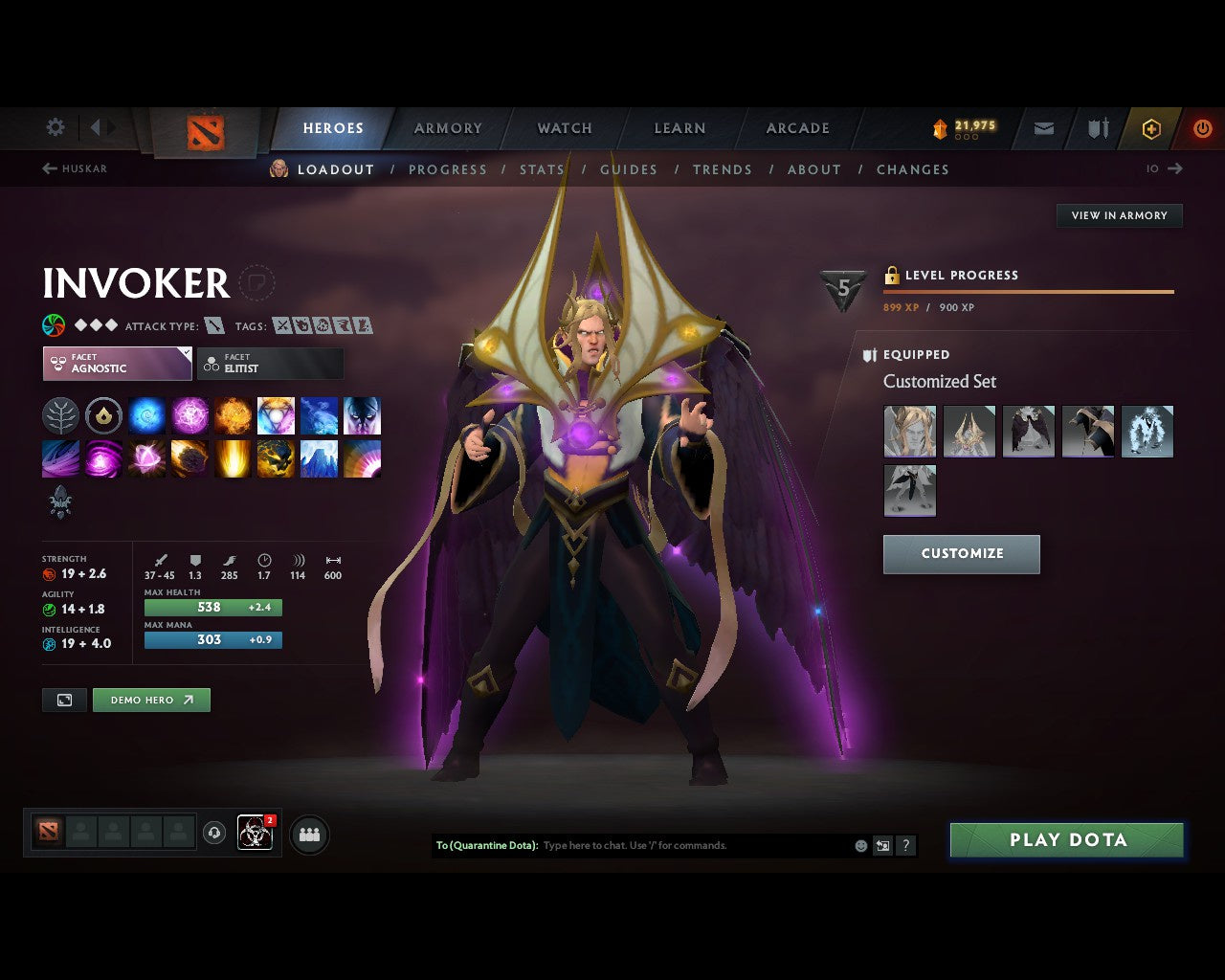Click the Aghanim's Scepter upgrade icon
Screen dimensions: 1225x980
pos(103,415)
